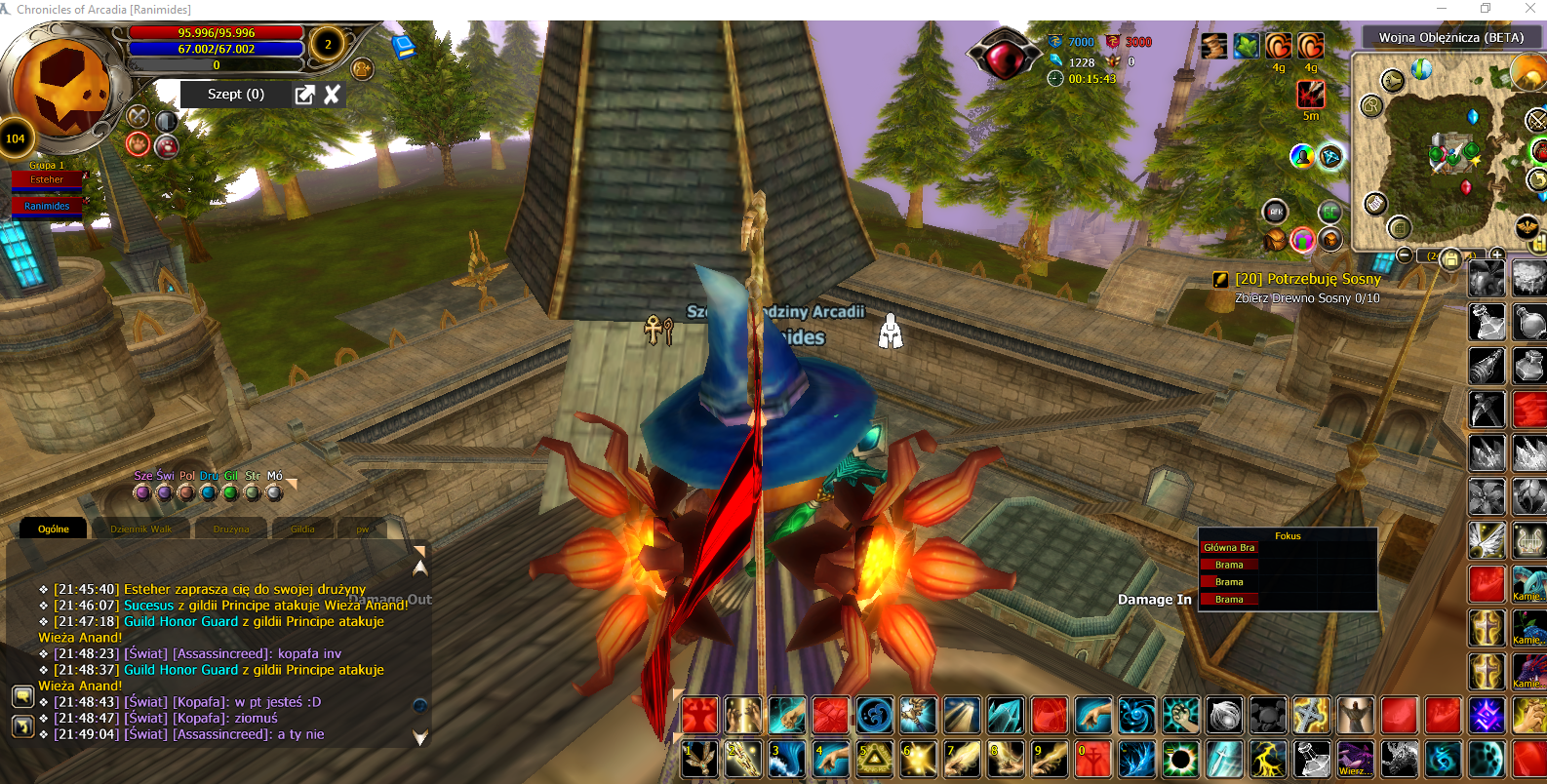Image resolution: width=1547 pixels, height=784 pixels.
Task: Open the Potrzebuję Sosny quest tracker entry
Action: pos(1307,279)
